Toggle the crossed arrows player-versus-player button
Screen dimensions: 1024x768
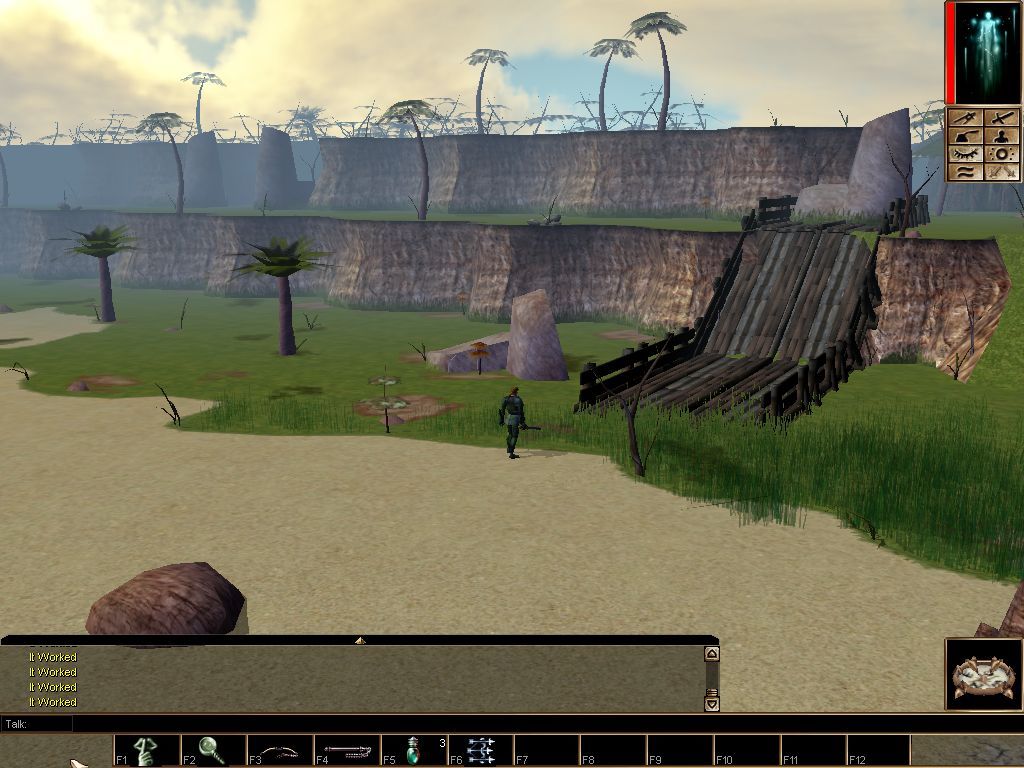click(1001, 172)
